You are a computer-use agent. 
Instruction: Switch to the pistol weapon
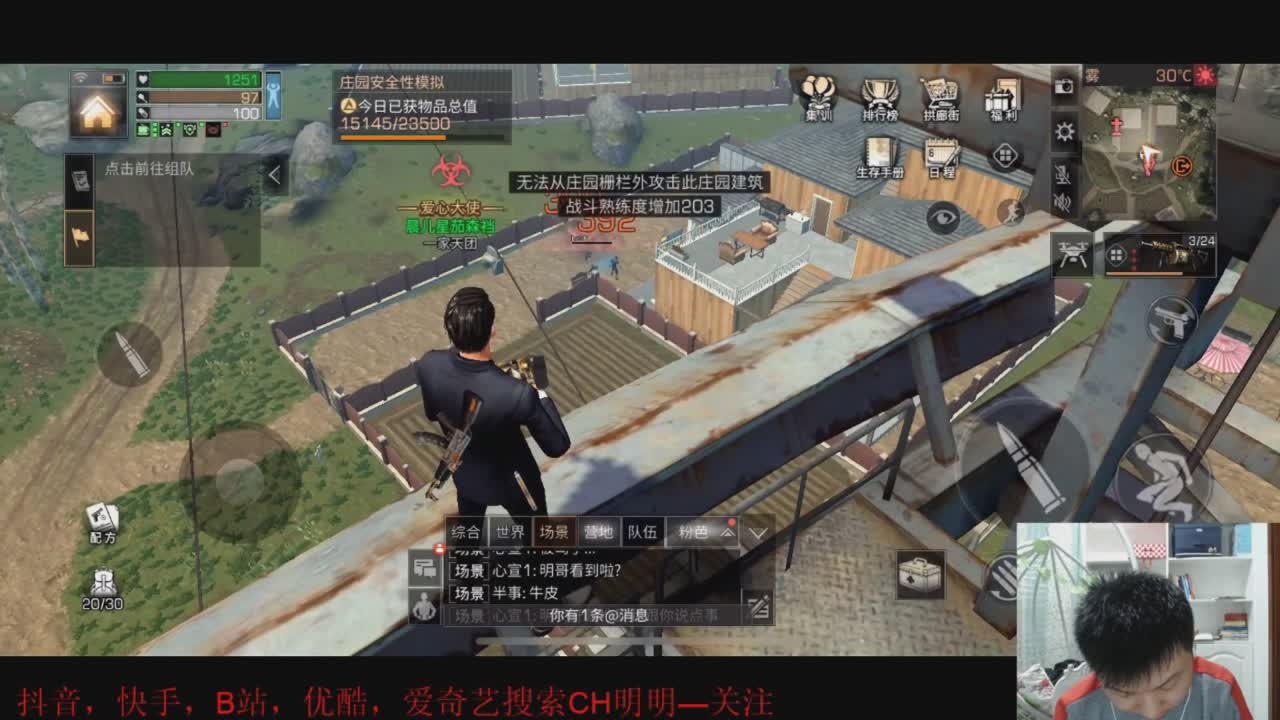click(x=1172, y=322)
